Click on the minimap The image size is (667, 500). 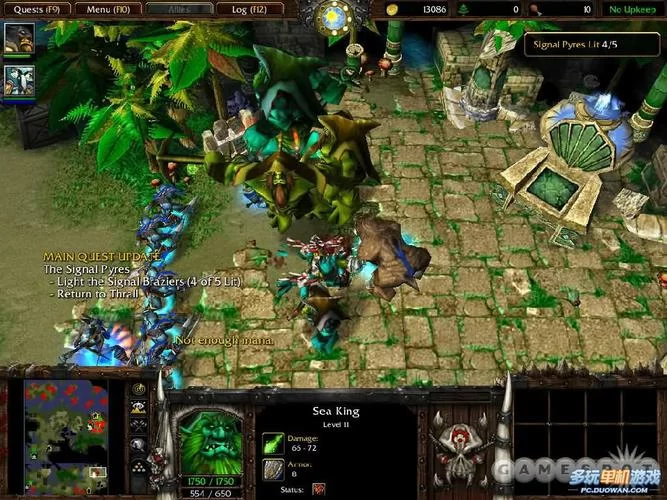66,424
